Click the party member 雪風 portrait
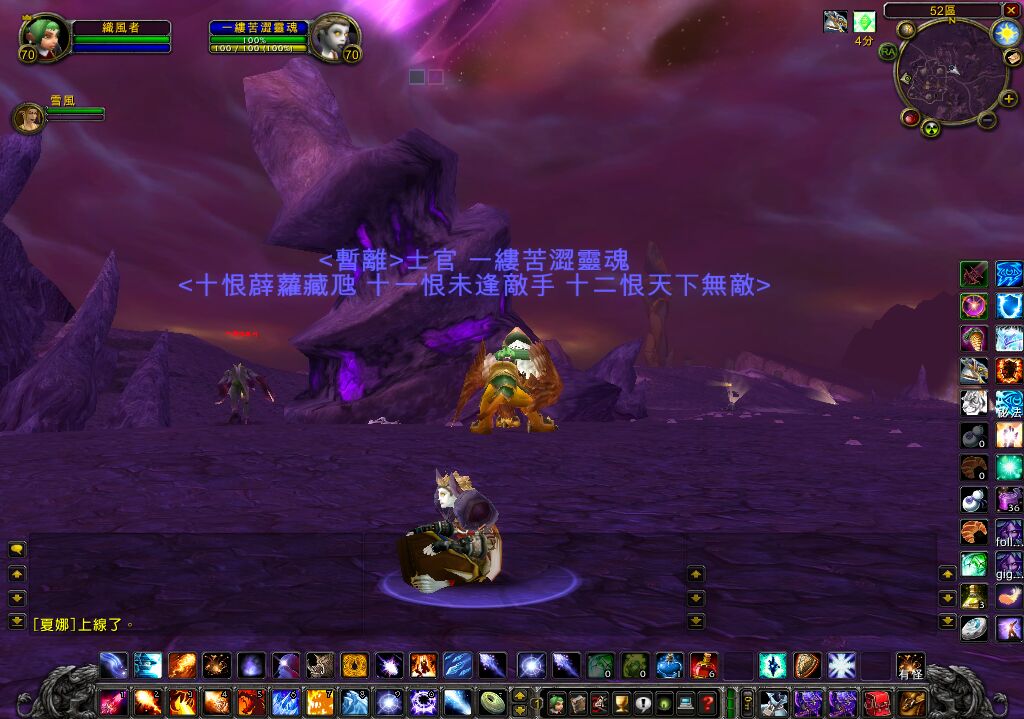1024x719 pixels. click(x=28, y=117)
